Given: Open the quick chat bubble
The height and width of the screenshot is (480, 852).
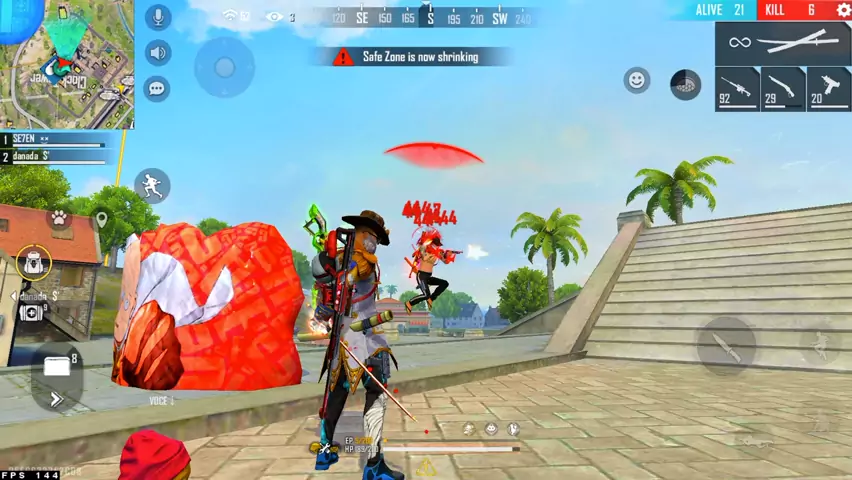Looking at the screenshot, I should (157, 88).
